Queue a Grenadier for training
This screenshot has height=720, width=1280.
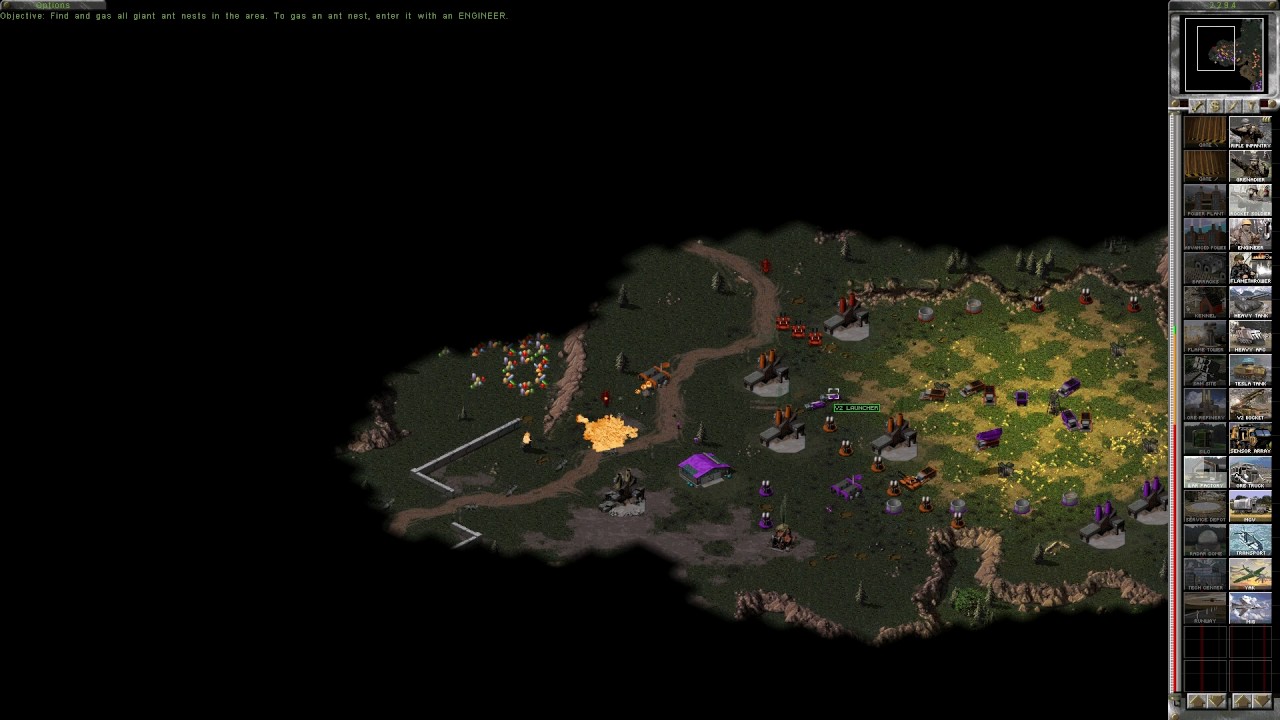tap(1250, 166)
